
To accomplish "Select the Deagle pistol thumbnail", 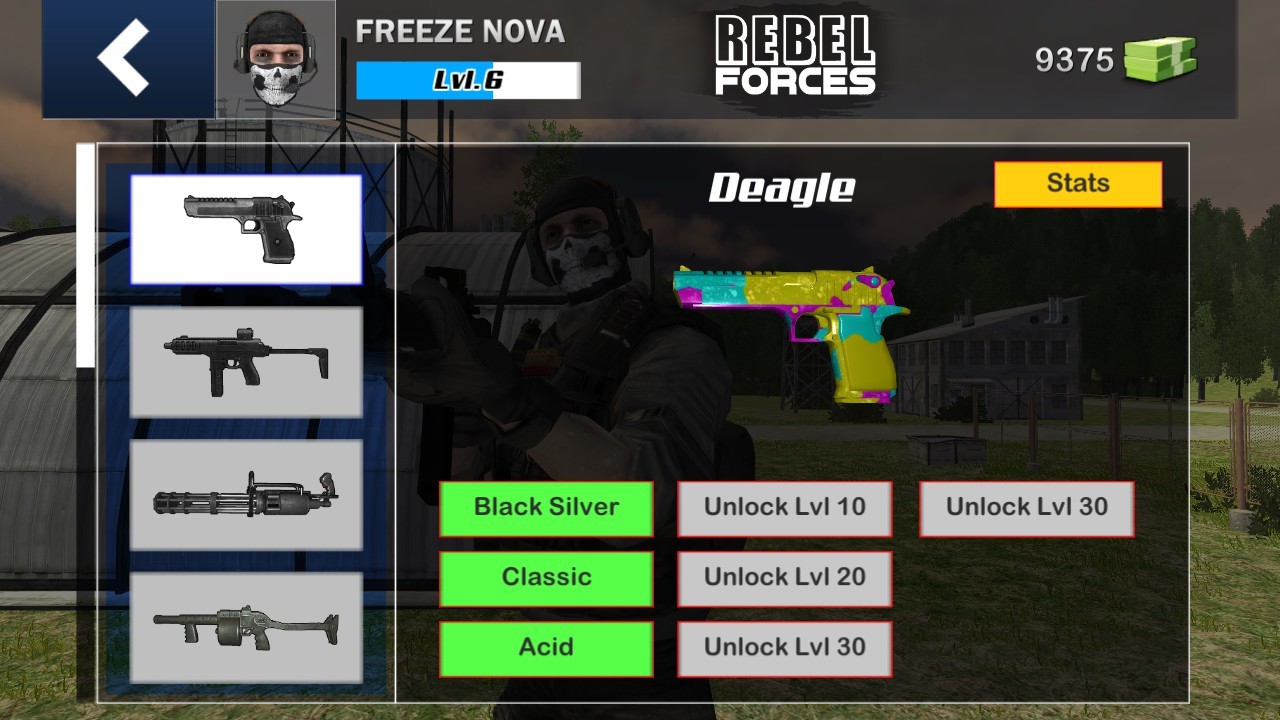I will (x=245, y=227).
